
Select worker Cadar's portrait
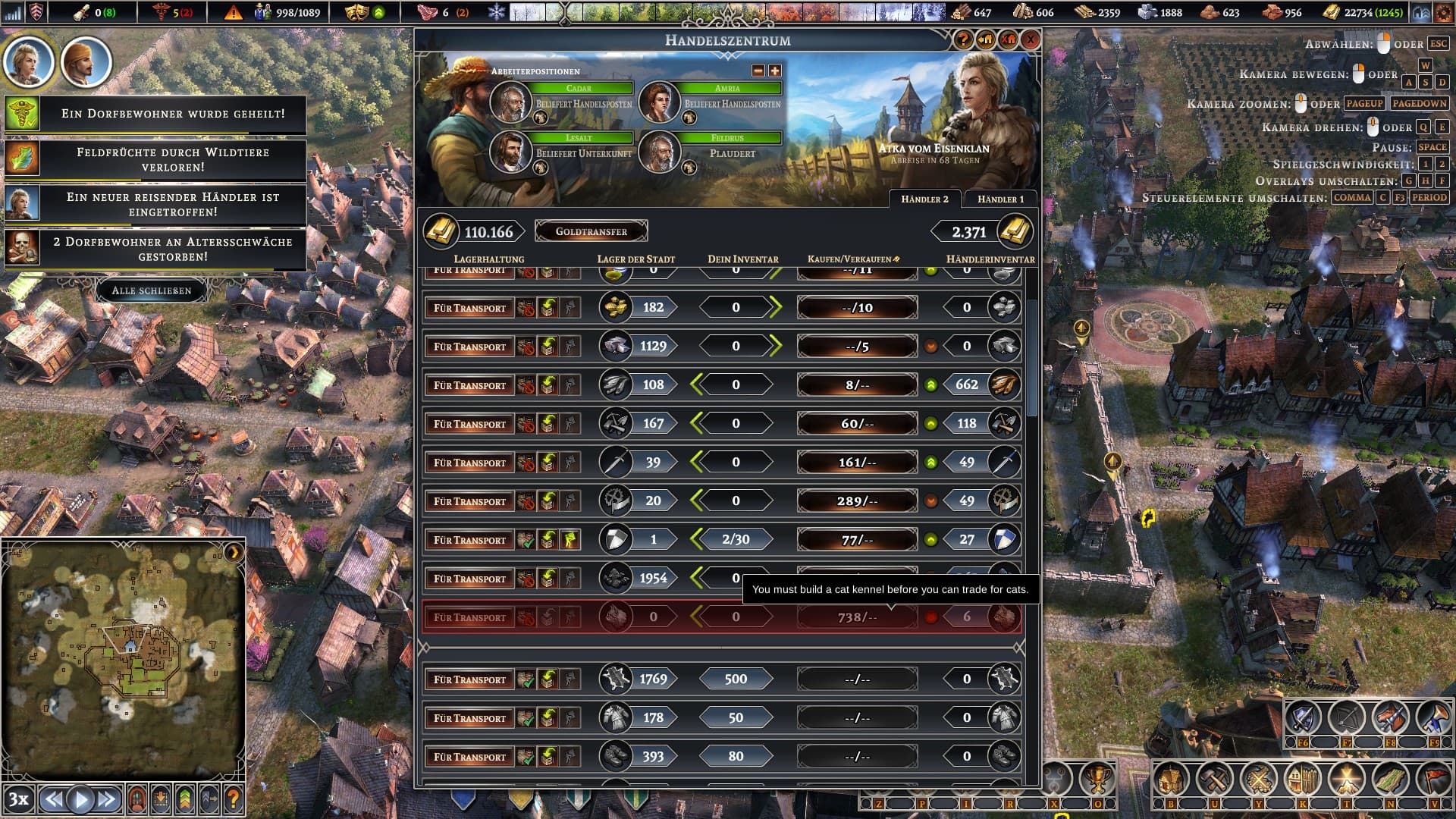pos(510,102)
